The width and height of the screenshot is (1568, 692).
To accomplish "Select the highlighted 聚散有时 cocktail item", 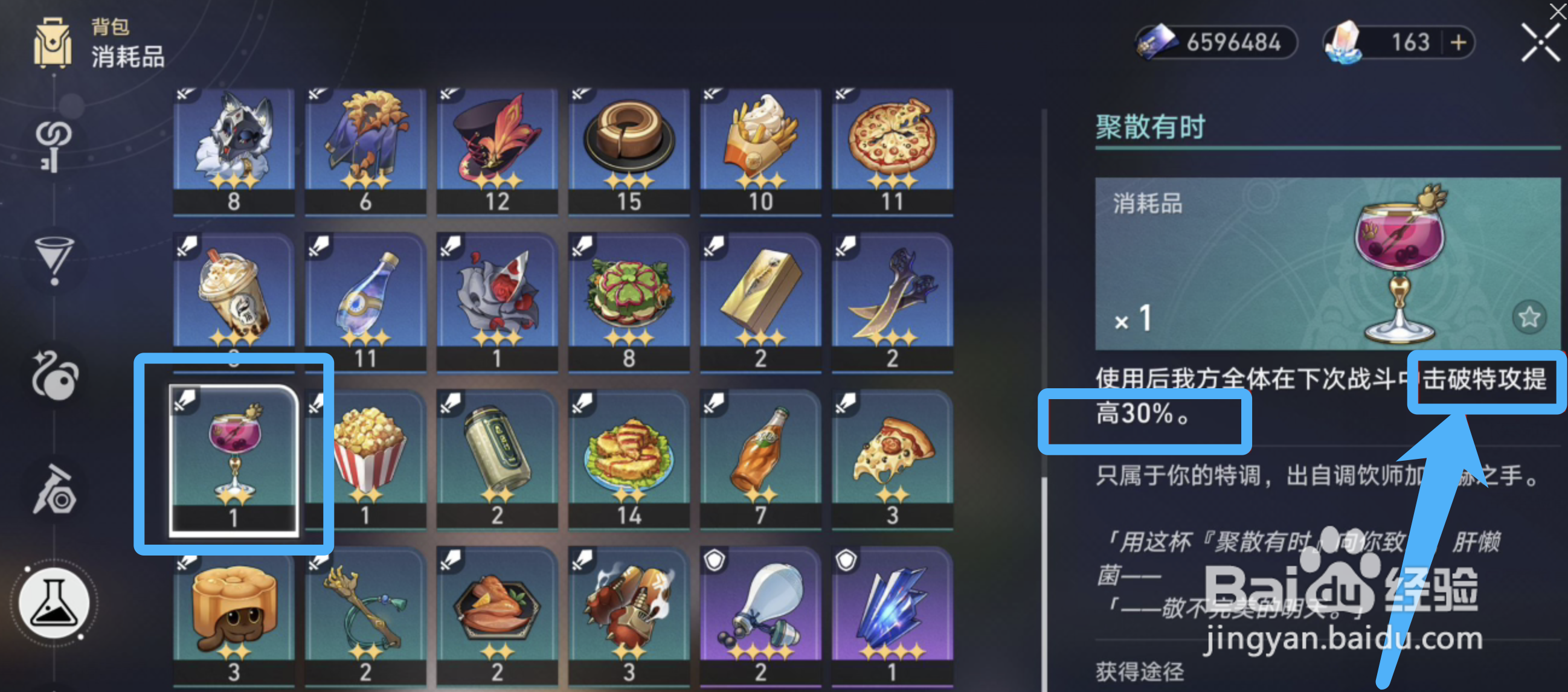I will [233, 457].
